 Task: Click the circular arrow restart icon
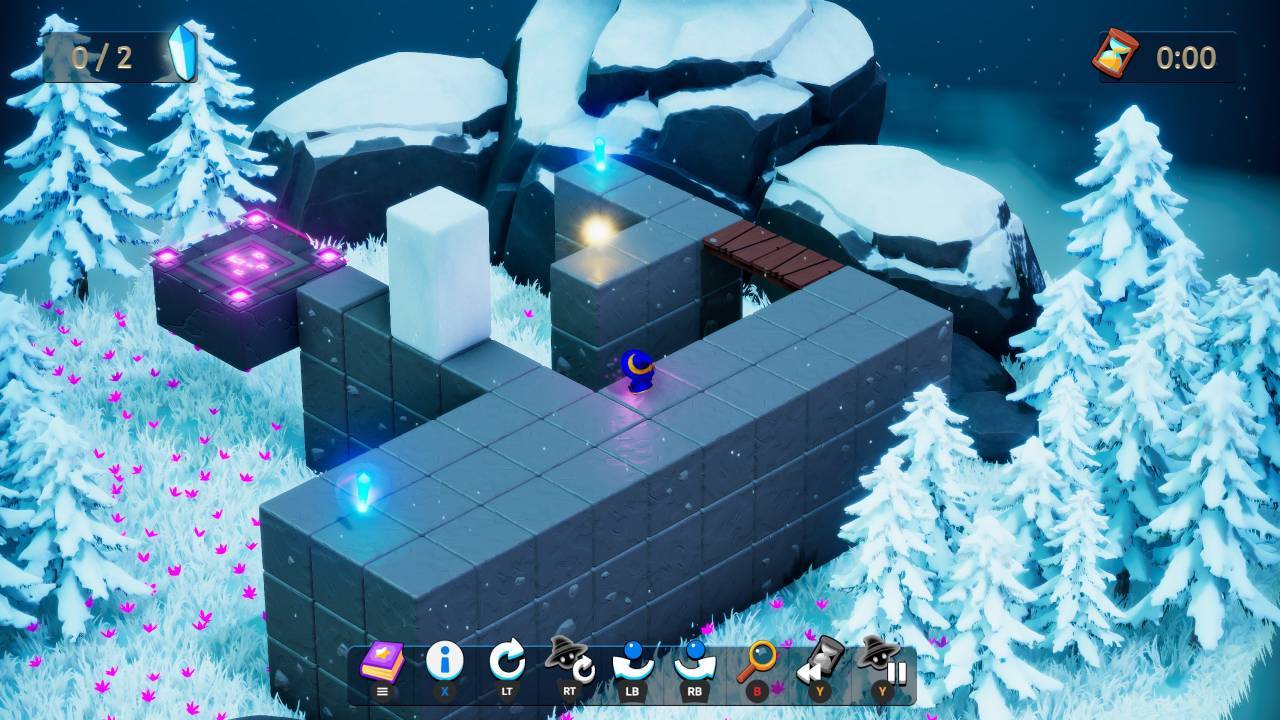[507, 661]
